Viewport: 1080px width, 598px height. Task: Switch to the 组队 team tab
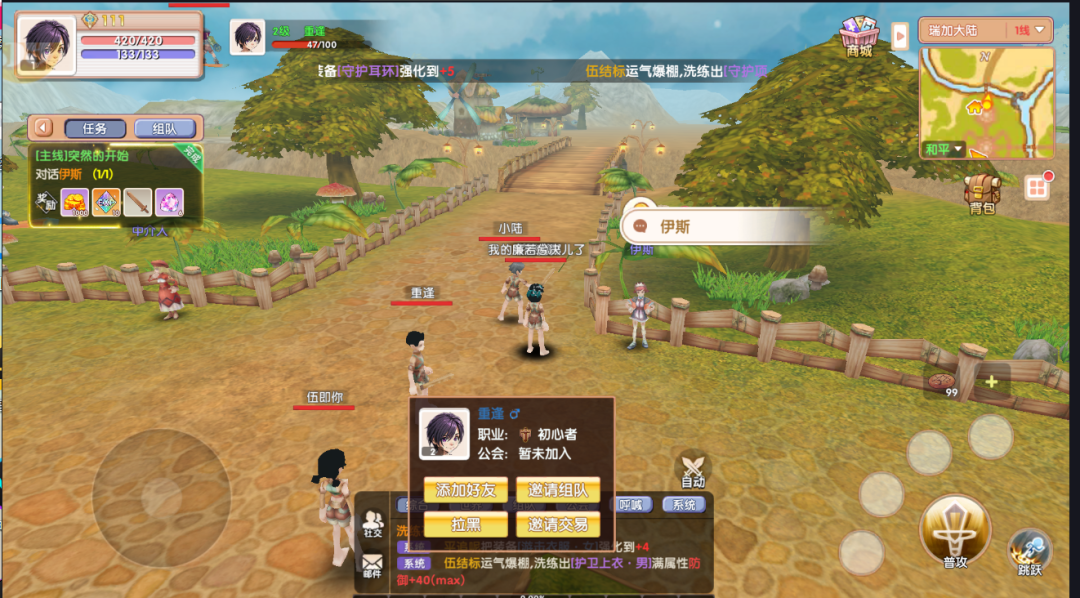pos(165,128)
